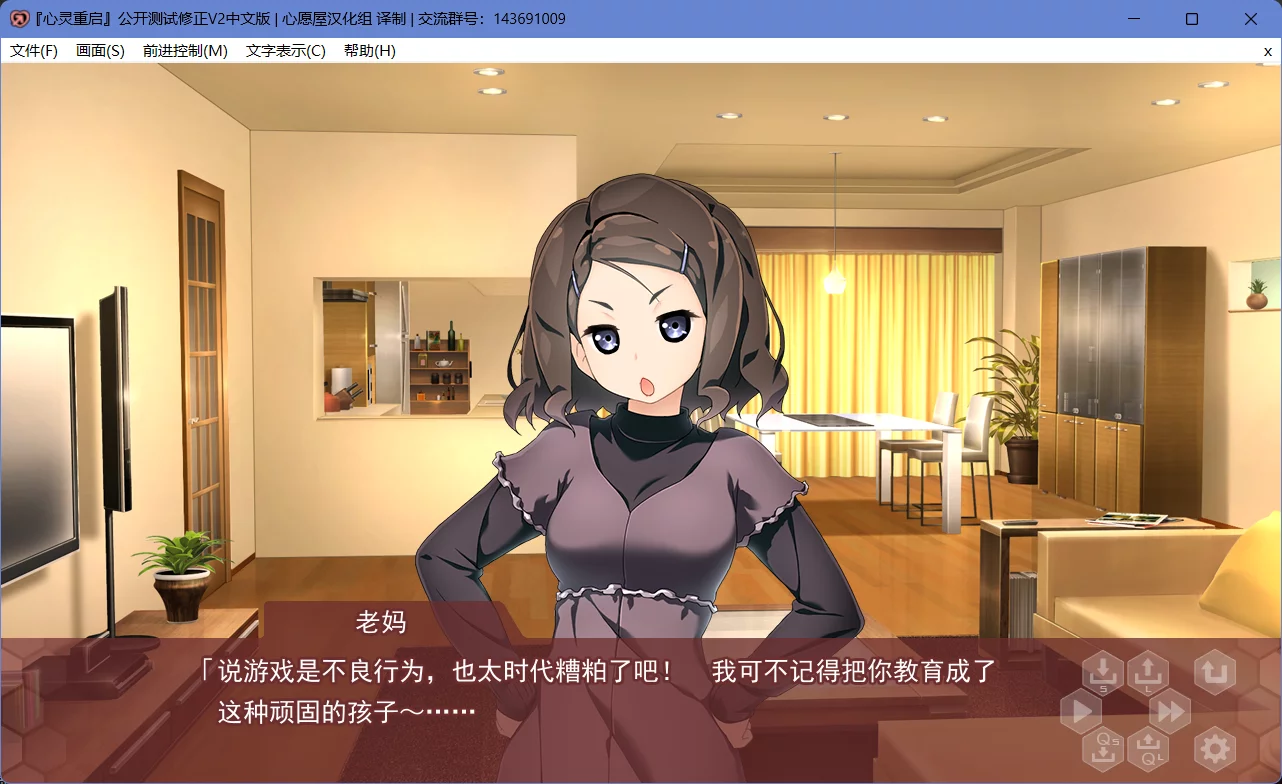Enable auto-play using the play triangle icon

click(1081, 712)
